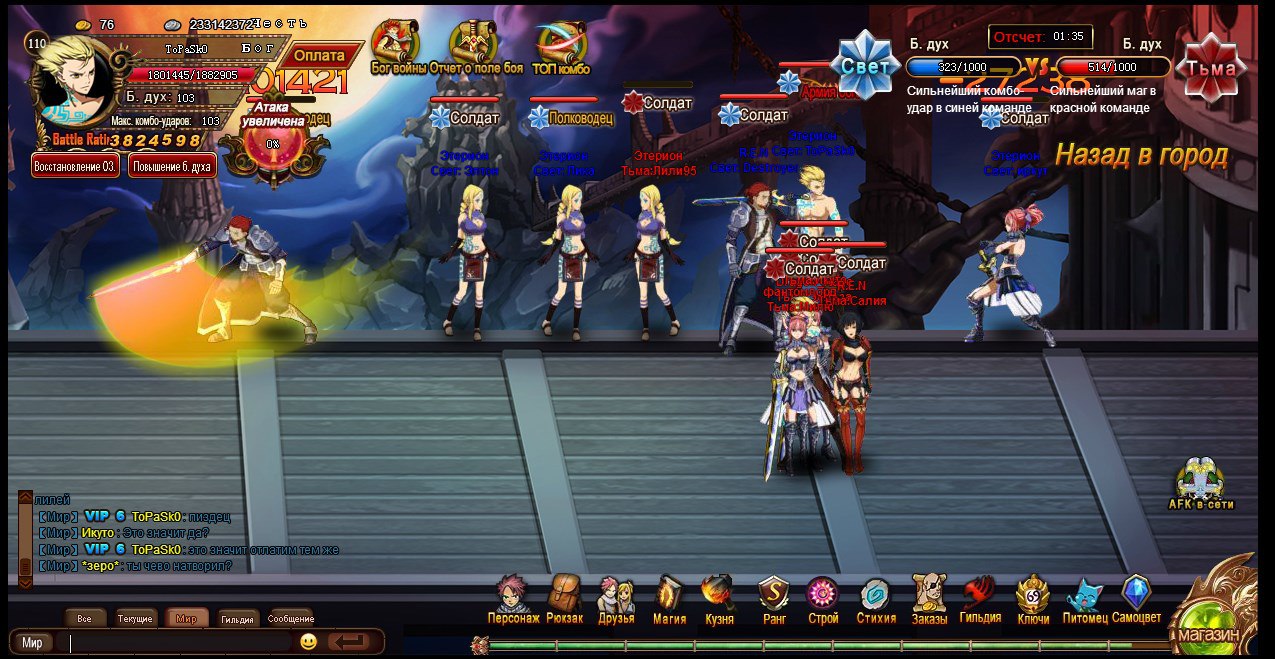Open the Кузня forge
Screen dimensions: 1275x659
click(x=719, y=598)
